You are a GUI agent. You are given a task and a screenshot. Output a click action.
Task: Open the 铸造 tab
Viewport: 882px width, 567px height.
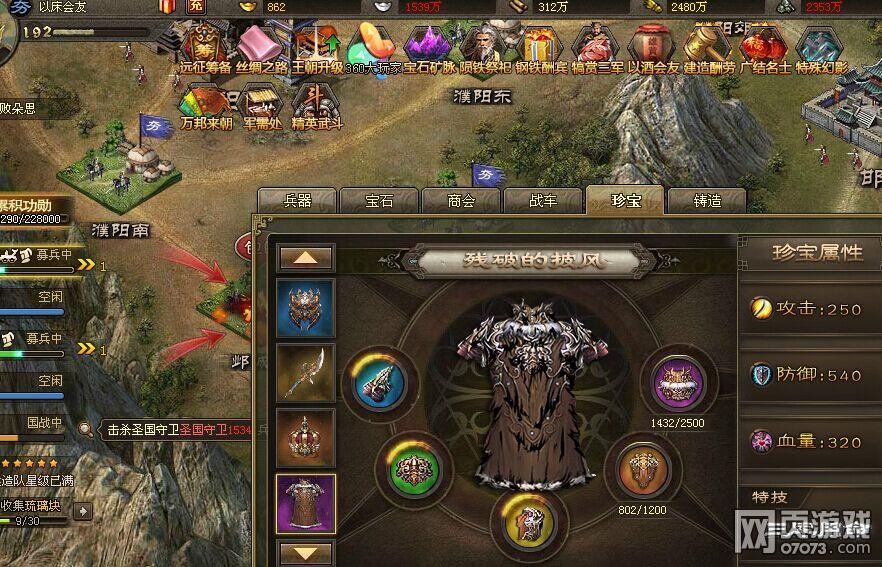coord(707,200)
